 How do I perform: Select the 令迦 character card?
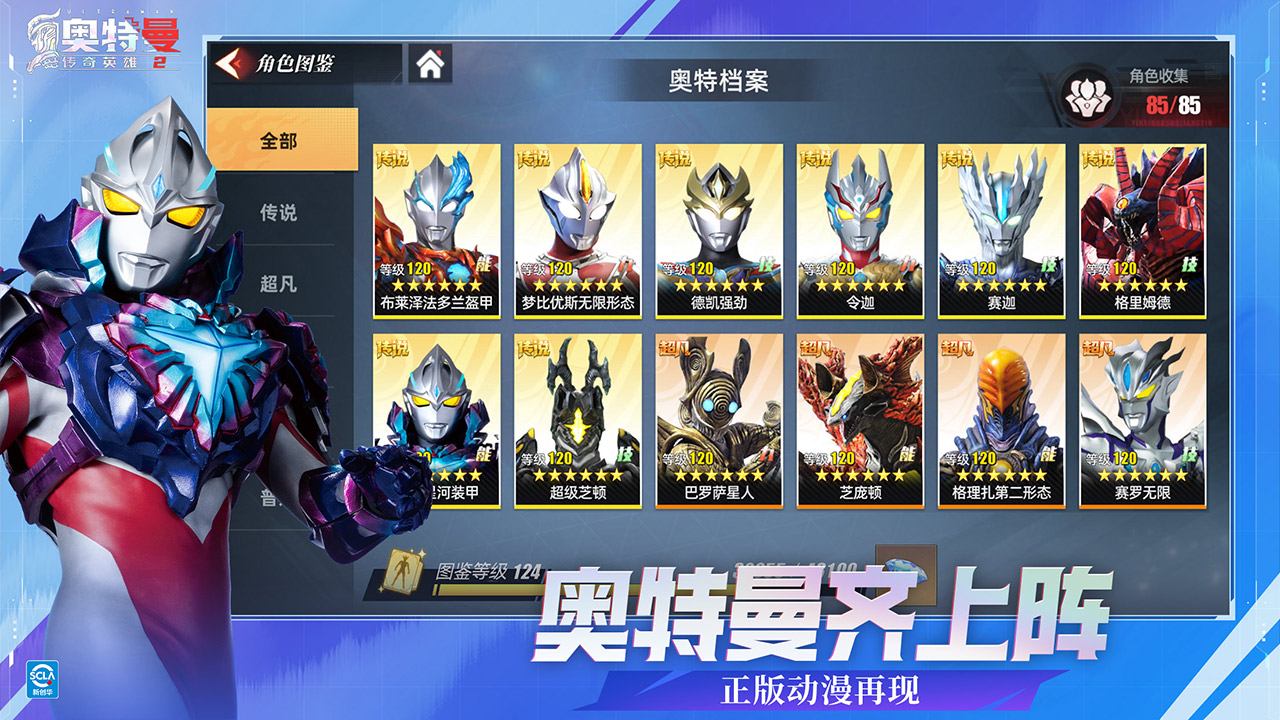click(861, 225)
